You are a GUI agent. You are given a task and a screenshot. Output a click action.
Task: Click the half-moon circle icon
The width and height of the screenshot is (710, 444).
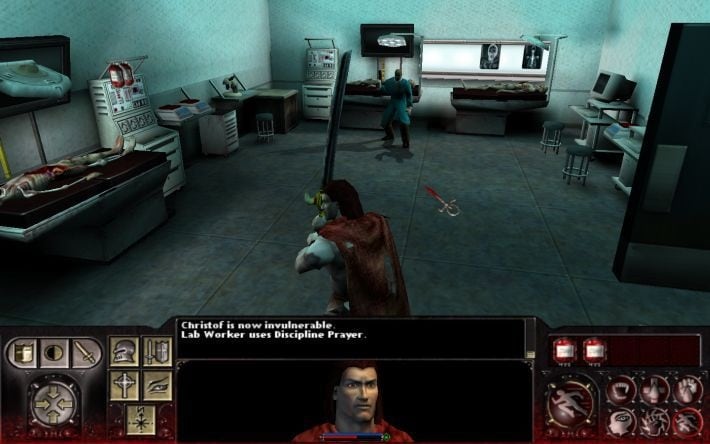click(54, 353)
